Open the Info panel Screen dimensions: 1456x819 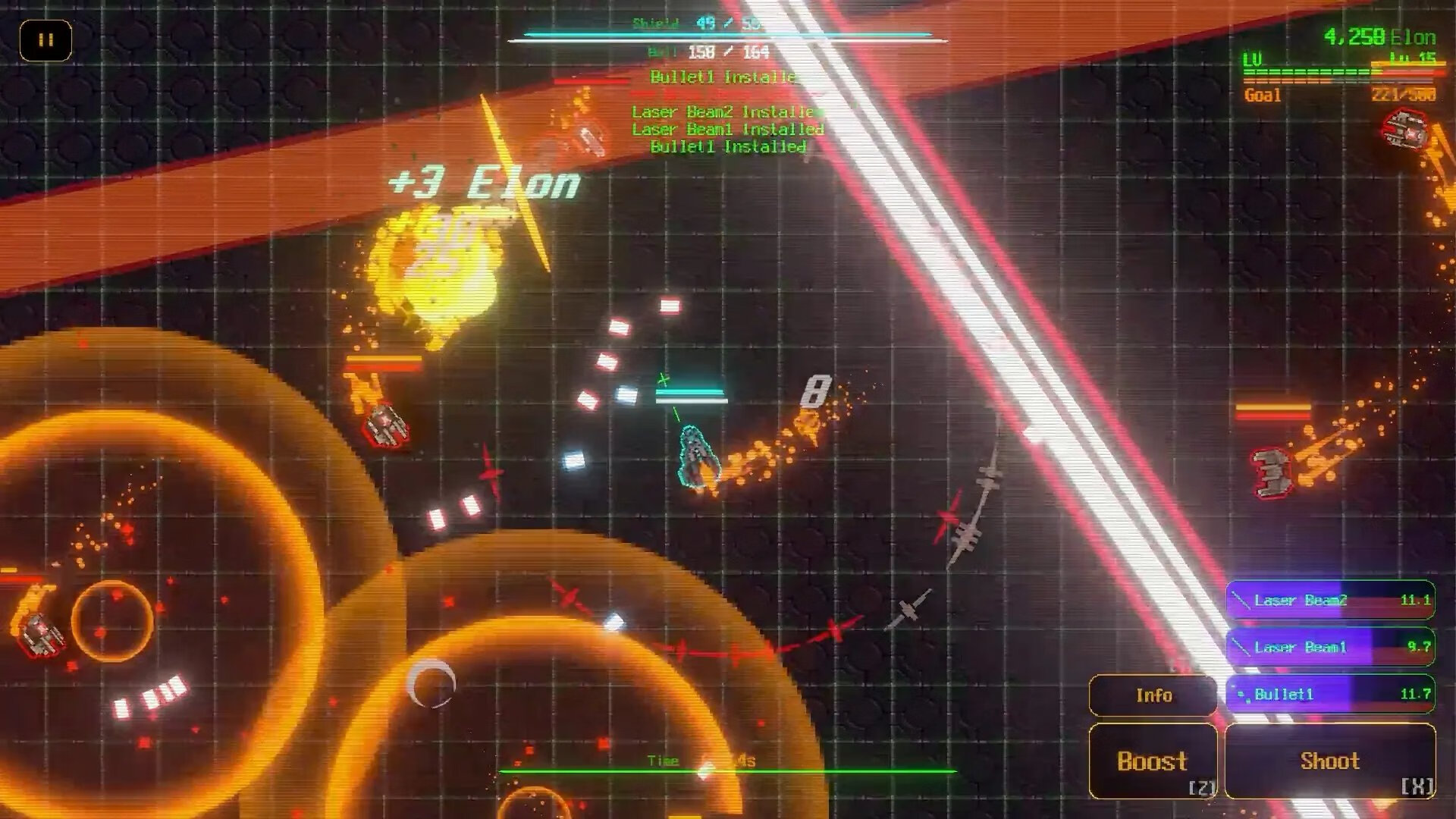[1153, 695]
